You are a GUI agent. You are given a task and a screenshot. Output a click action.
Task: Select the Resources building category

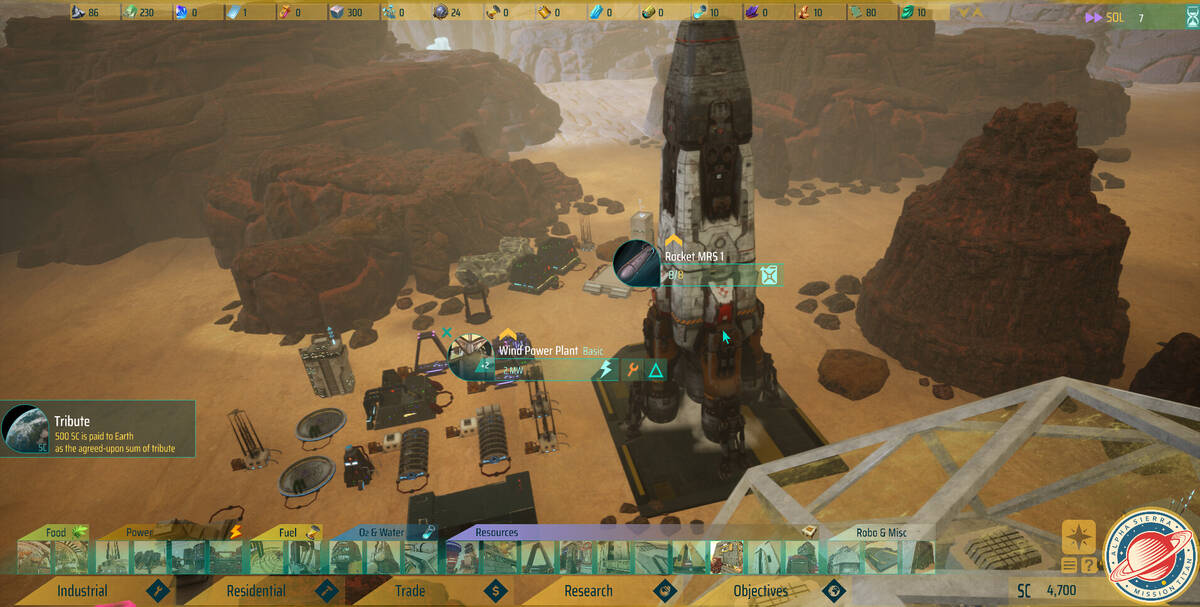pos(497,532)
